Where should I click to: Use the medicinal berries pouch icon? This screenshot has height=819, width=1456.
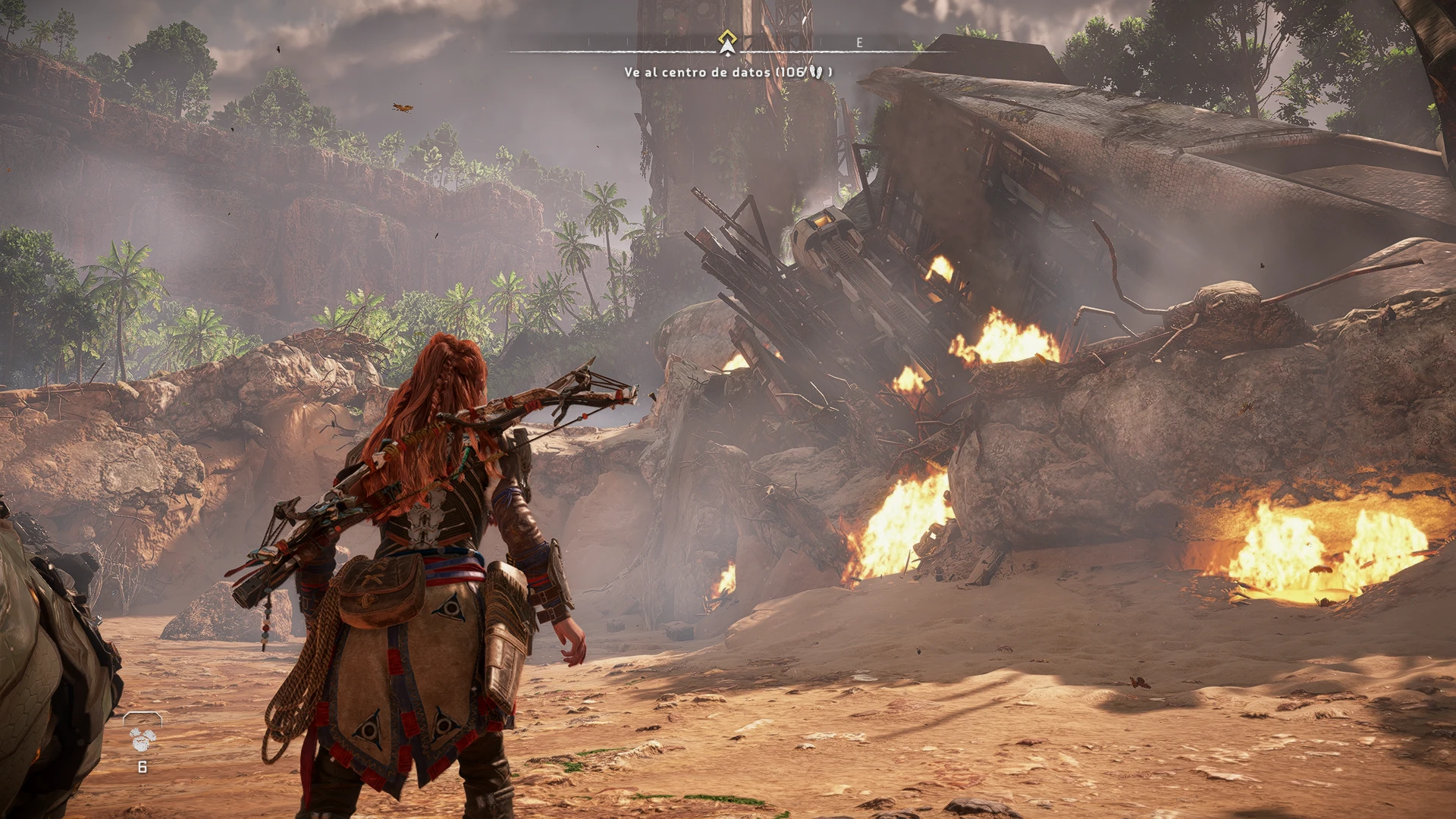142,738
